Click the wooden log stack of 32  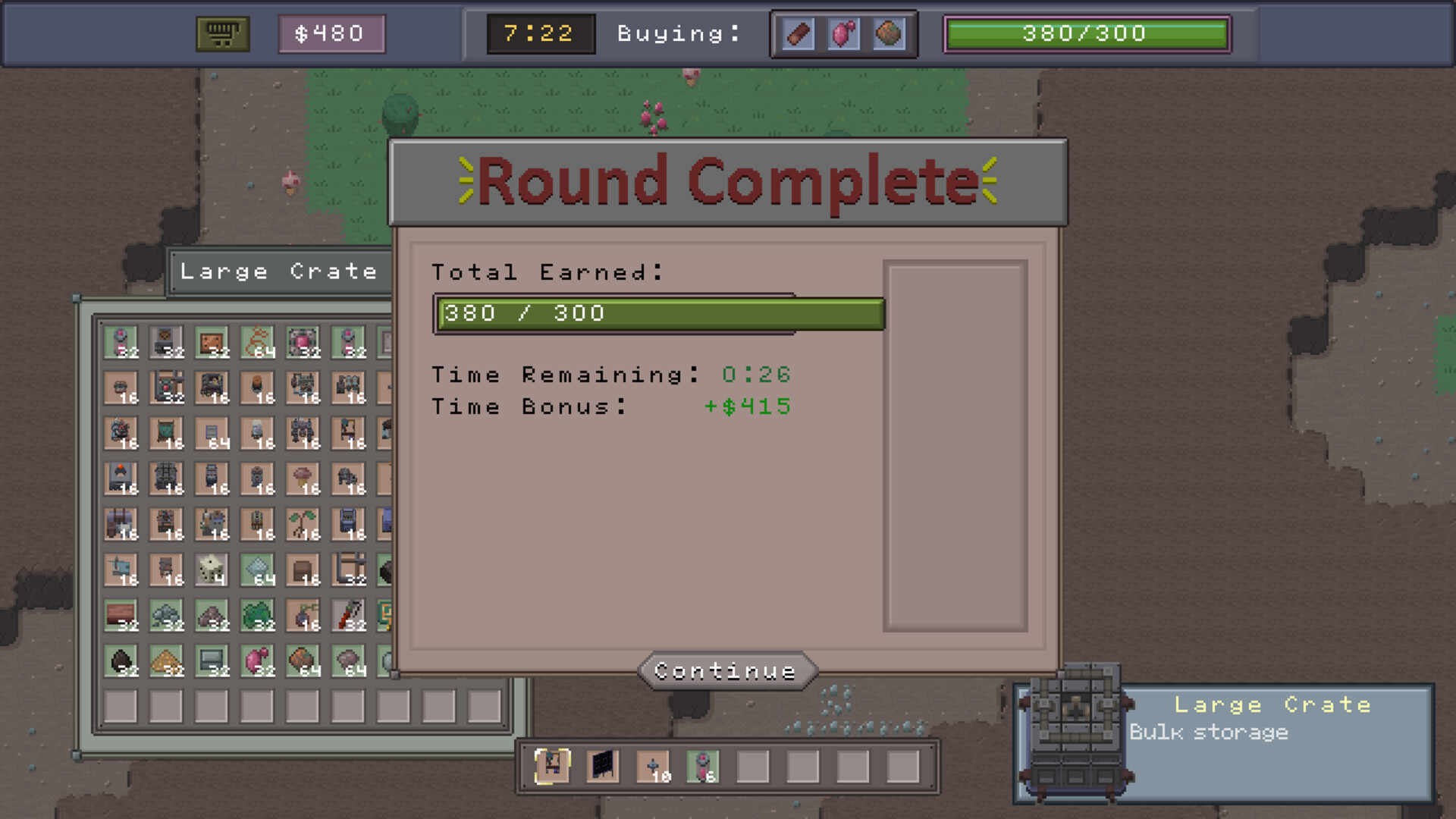[120, 614]
